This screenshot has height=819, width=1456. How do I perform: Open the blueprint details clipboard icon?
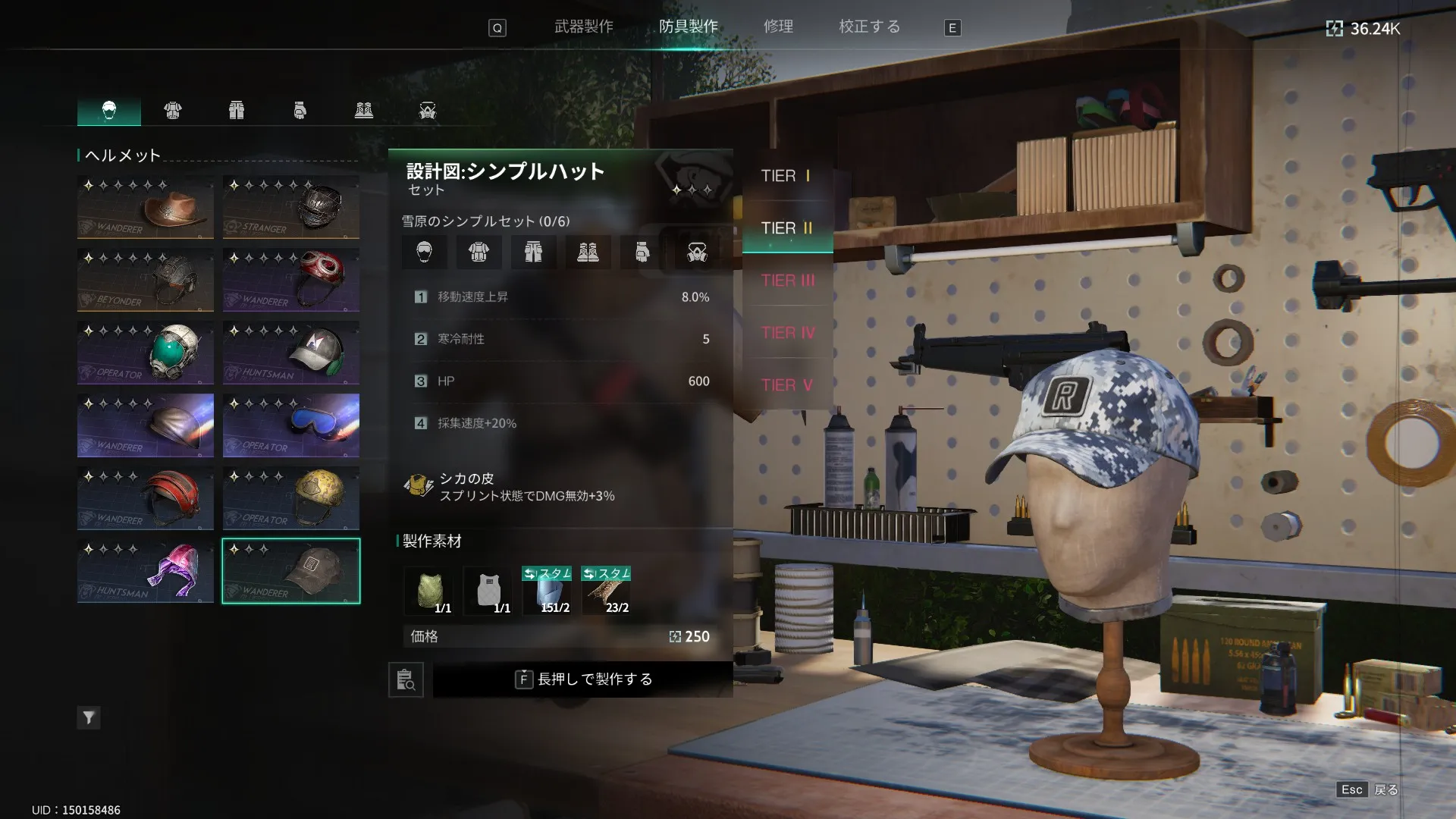point(406,679)
